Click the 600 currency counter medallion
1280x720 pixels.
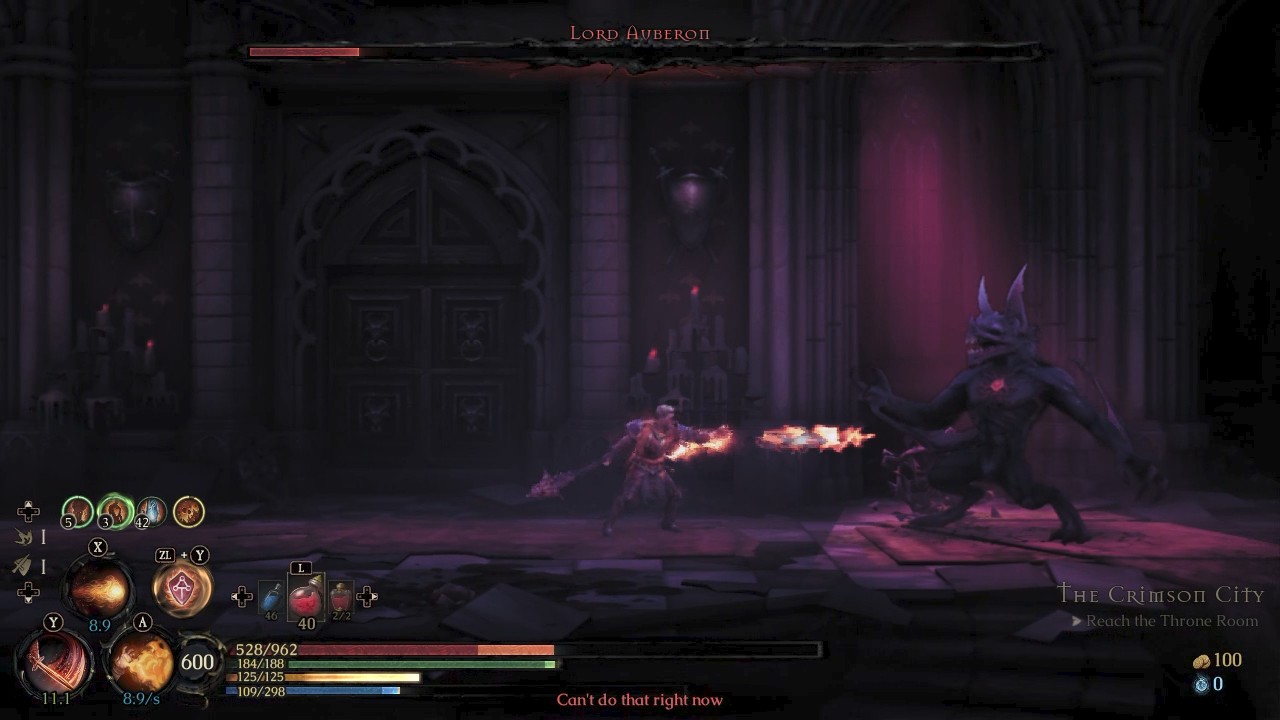coord(197,661)
